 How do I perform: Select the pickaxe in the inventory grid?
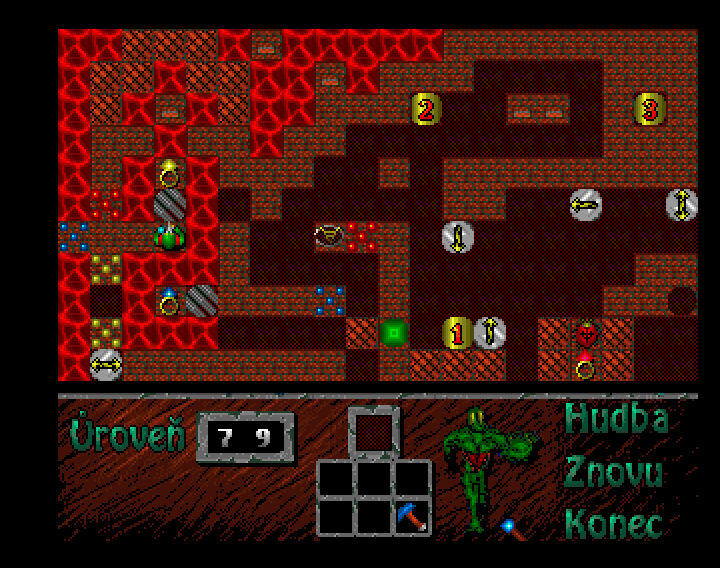click(412, 517)
